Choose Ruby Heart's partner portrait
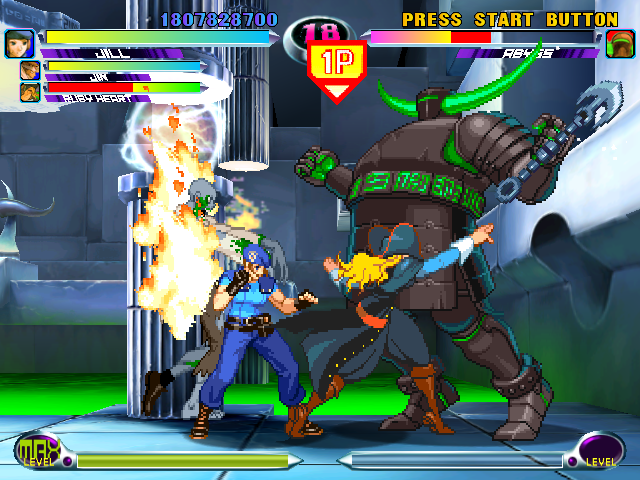 30,92
